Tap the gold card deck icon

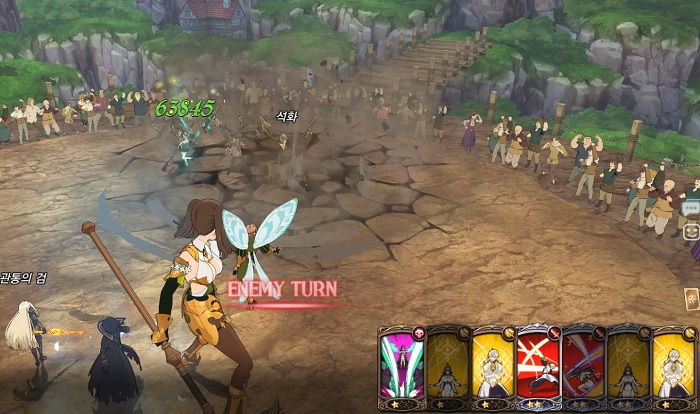(x=691, y=298)
